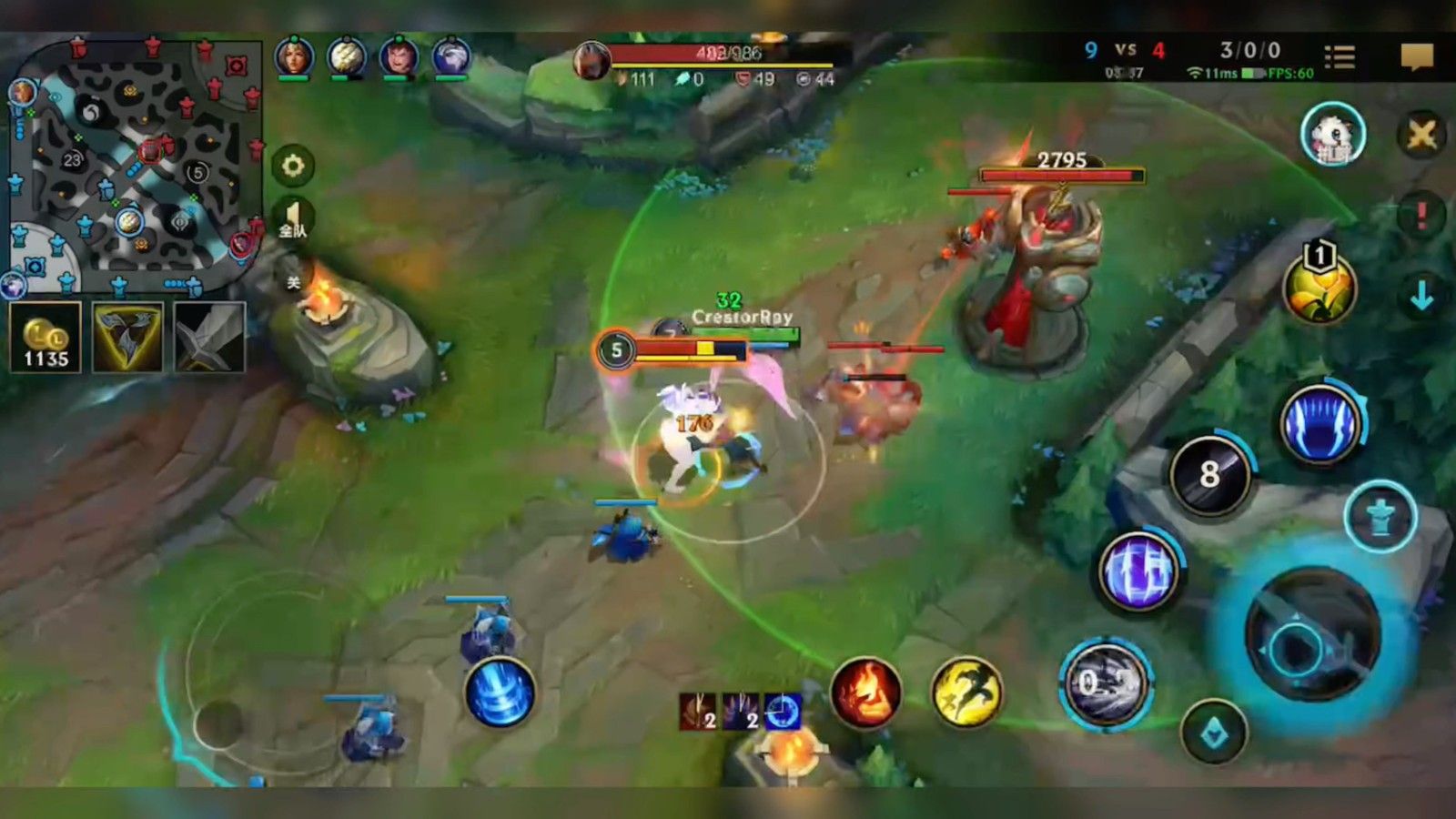Open the yellow chat message panel

(x=1416, y=57)
